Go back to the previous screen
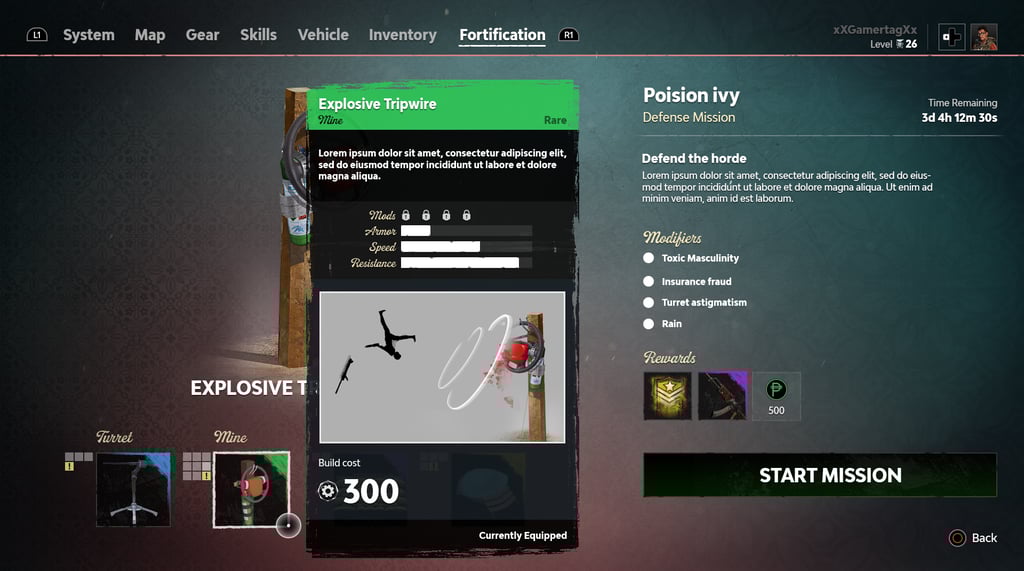This screenshot has height=571, width=1024. (973, 538)
